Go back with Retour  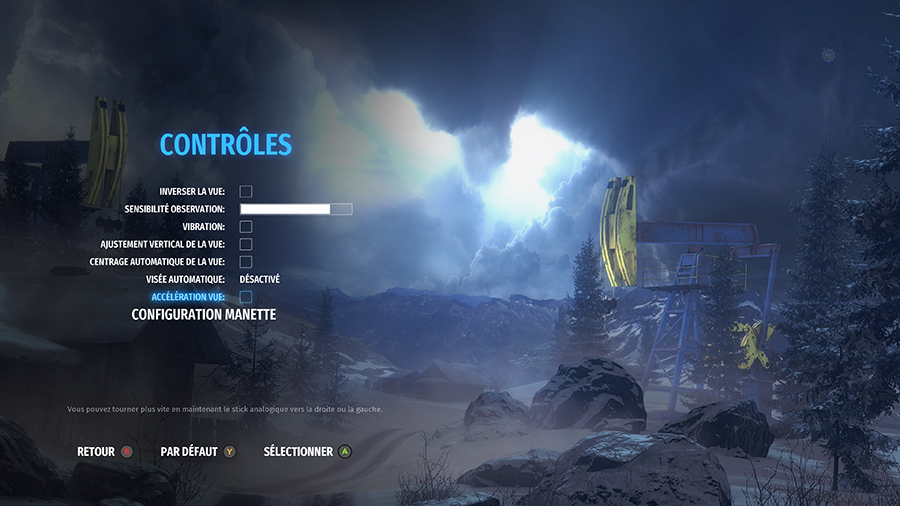105,452
